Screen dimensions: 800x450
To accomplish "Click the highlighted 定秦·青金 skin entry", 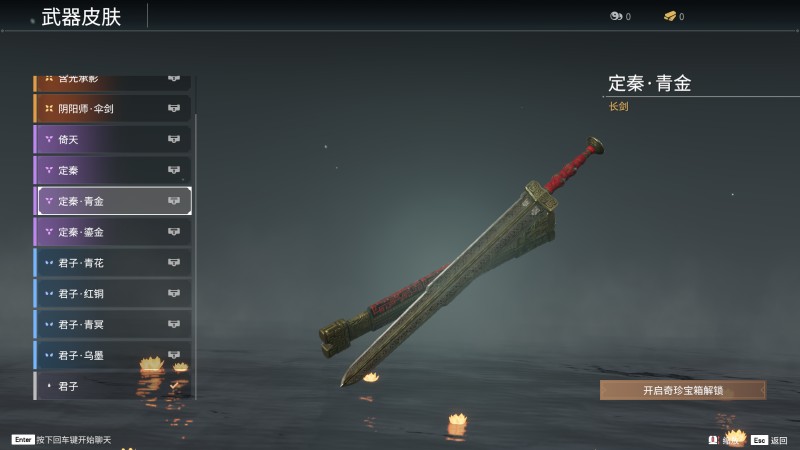I will [x=114, y=201].
